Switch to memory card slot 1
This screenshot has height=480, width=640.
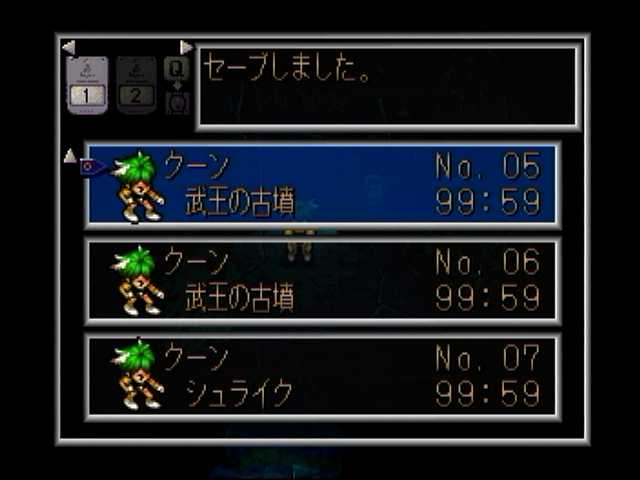pyautogui.click(x=87, y=85)
